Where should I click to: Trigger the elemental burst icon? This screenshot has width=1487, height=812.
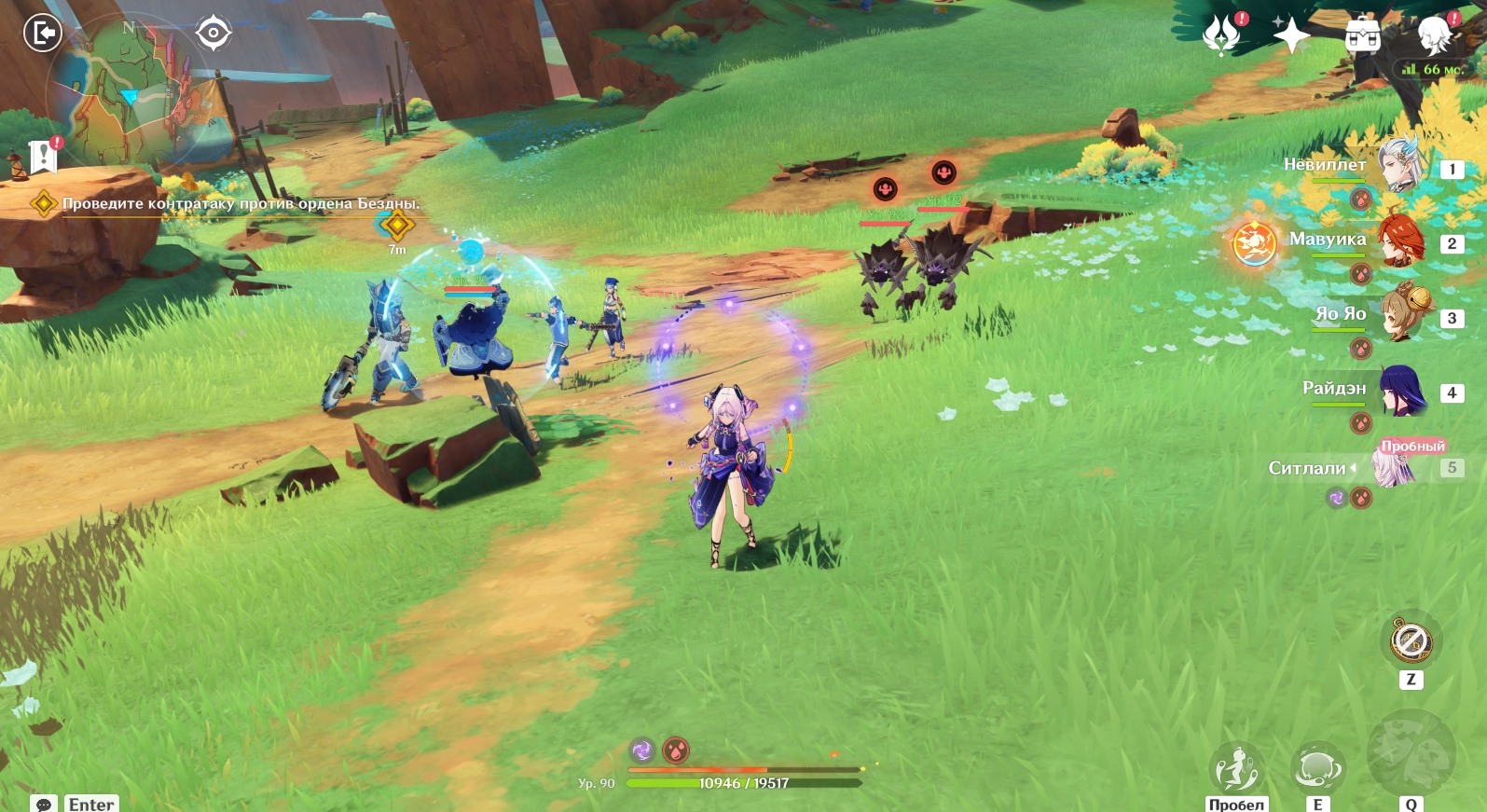(1411, 755)
